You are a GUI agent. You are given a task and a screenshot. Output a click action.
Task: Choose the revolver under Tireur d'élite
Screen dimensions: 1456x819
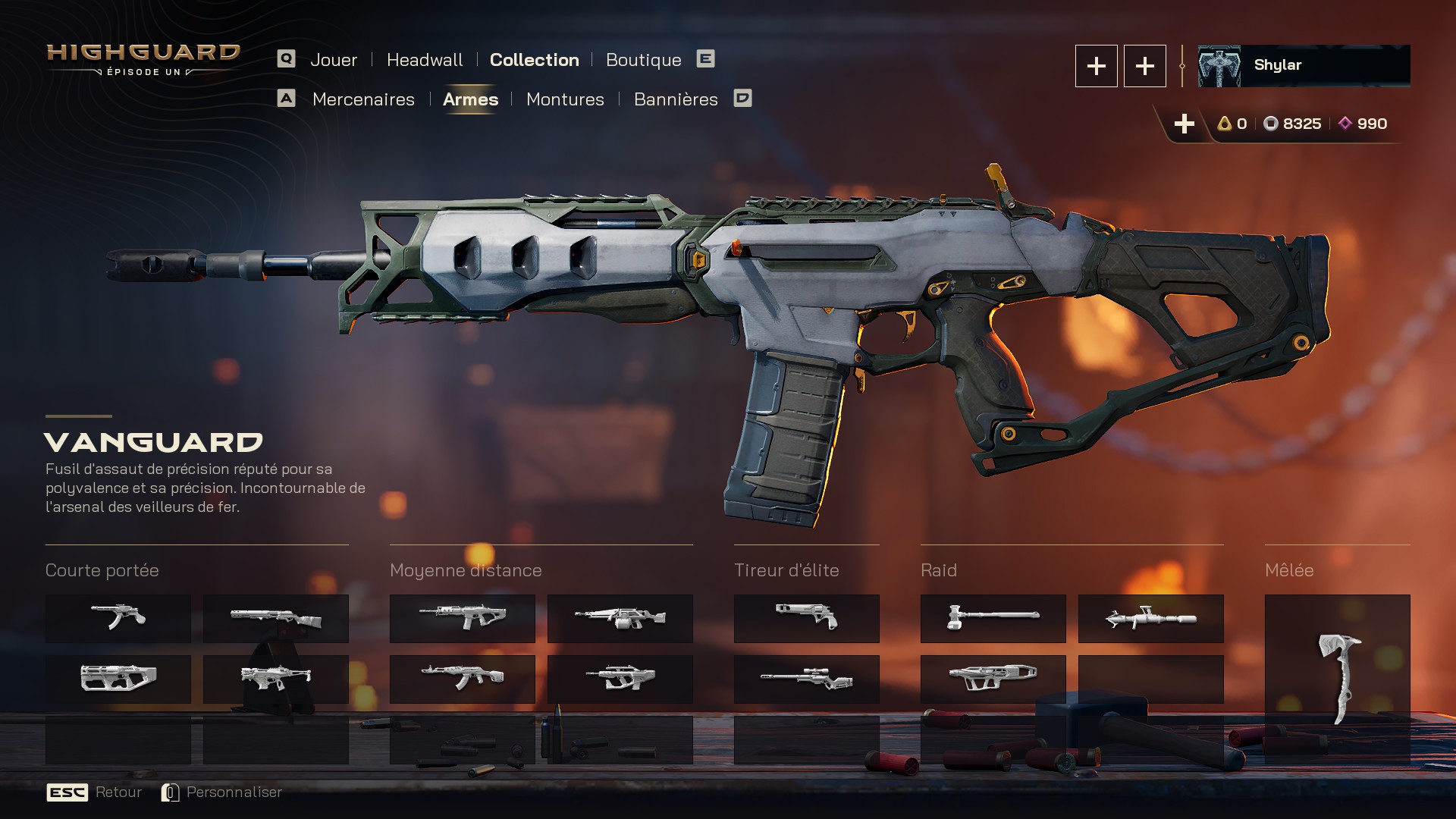[x=806, y=618]
